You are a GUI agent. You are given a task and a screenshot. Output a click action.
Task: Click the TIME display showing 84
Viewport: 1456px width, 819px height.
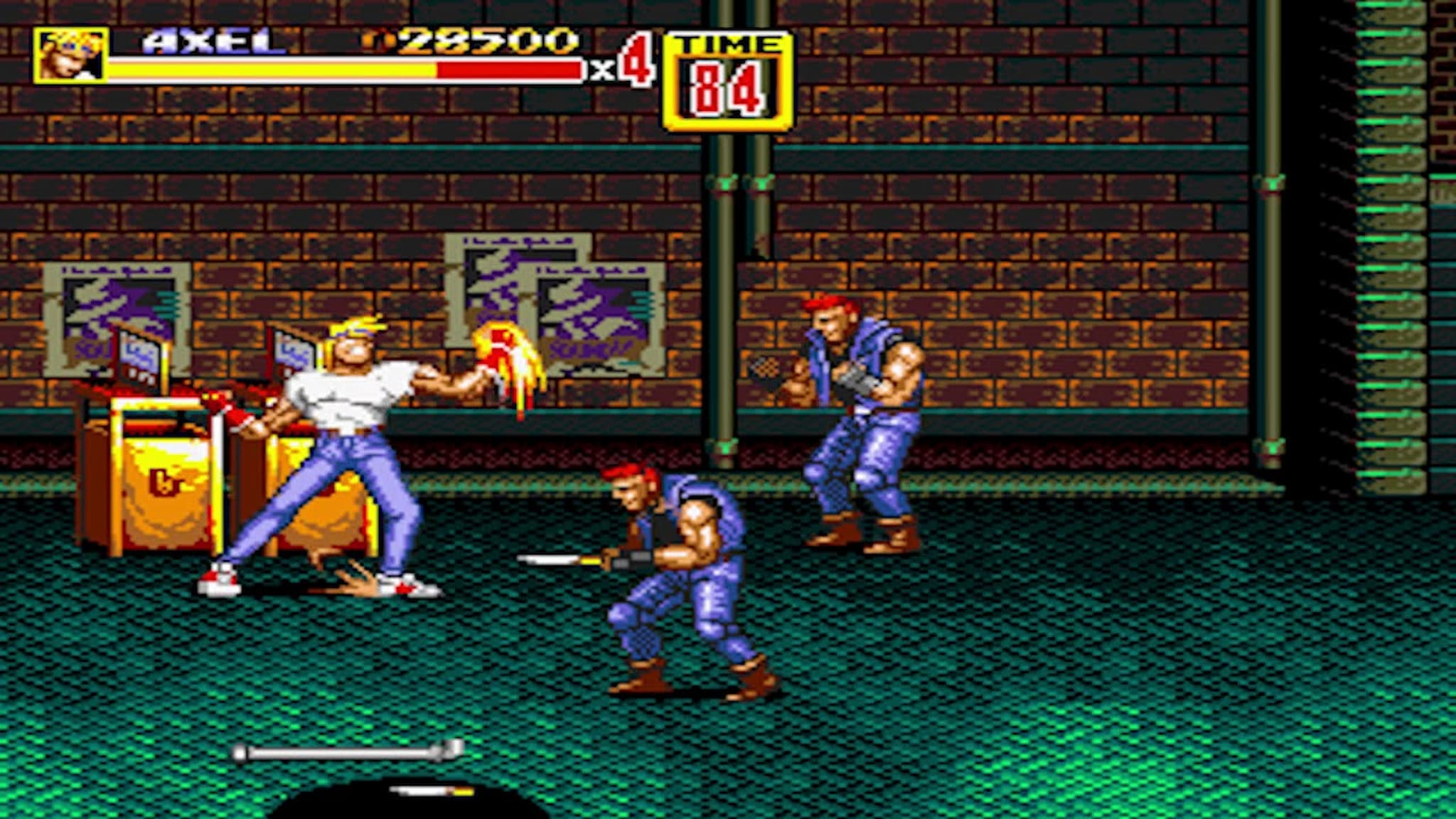(x=725, y=85)
